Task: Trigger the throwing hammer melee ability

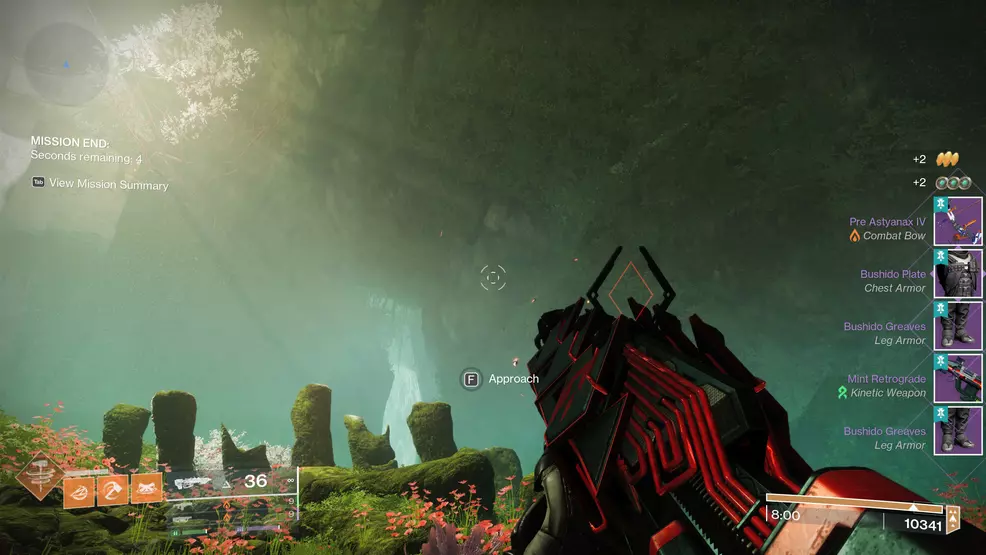Action: (x=112, y=489)
